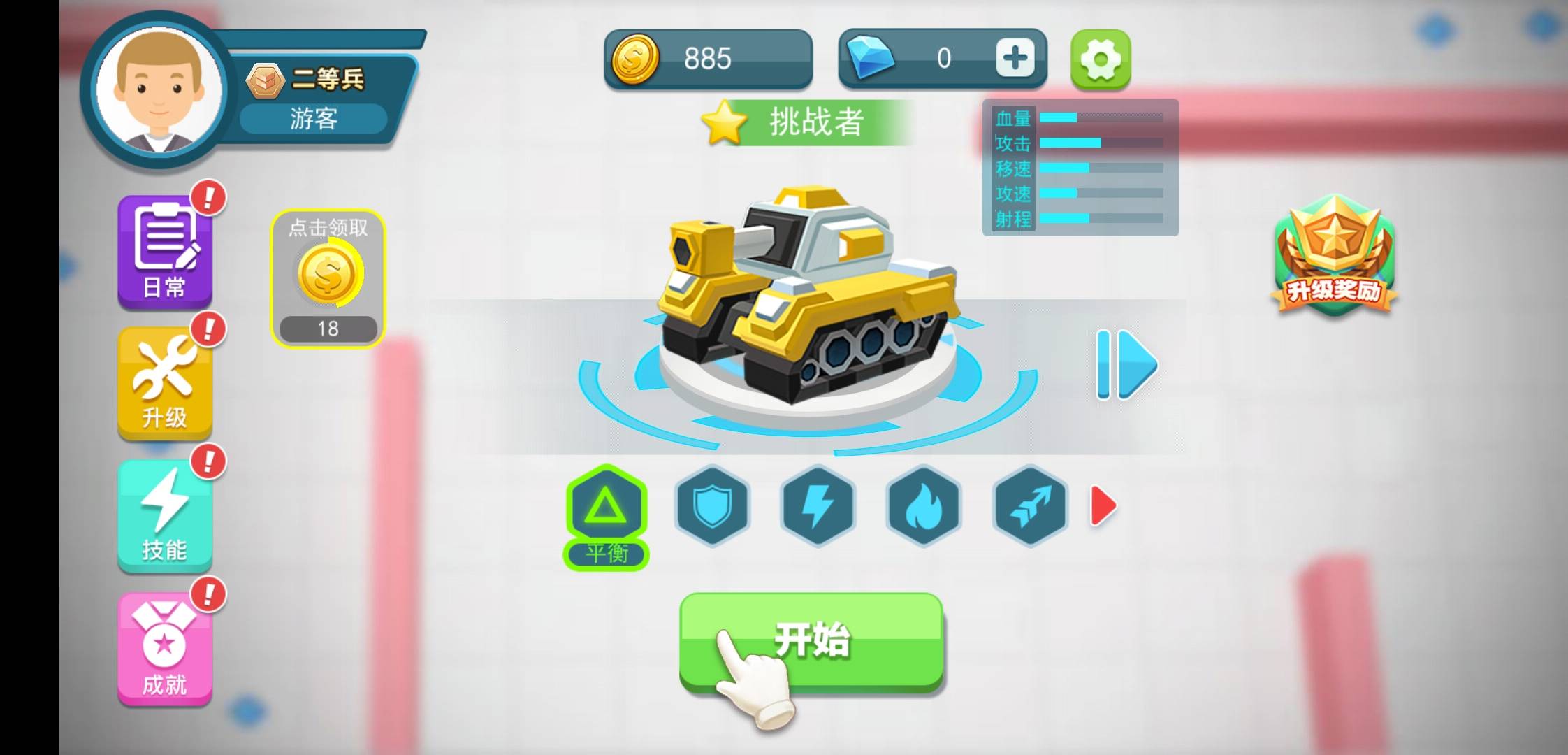The width and height of the screenshot is (1568, 755).
Task: Open the settings gear
Action: (x=1101, y=59)
